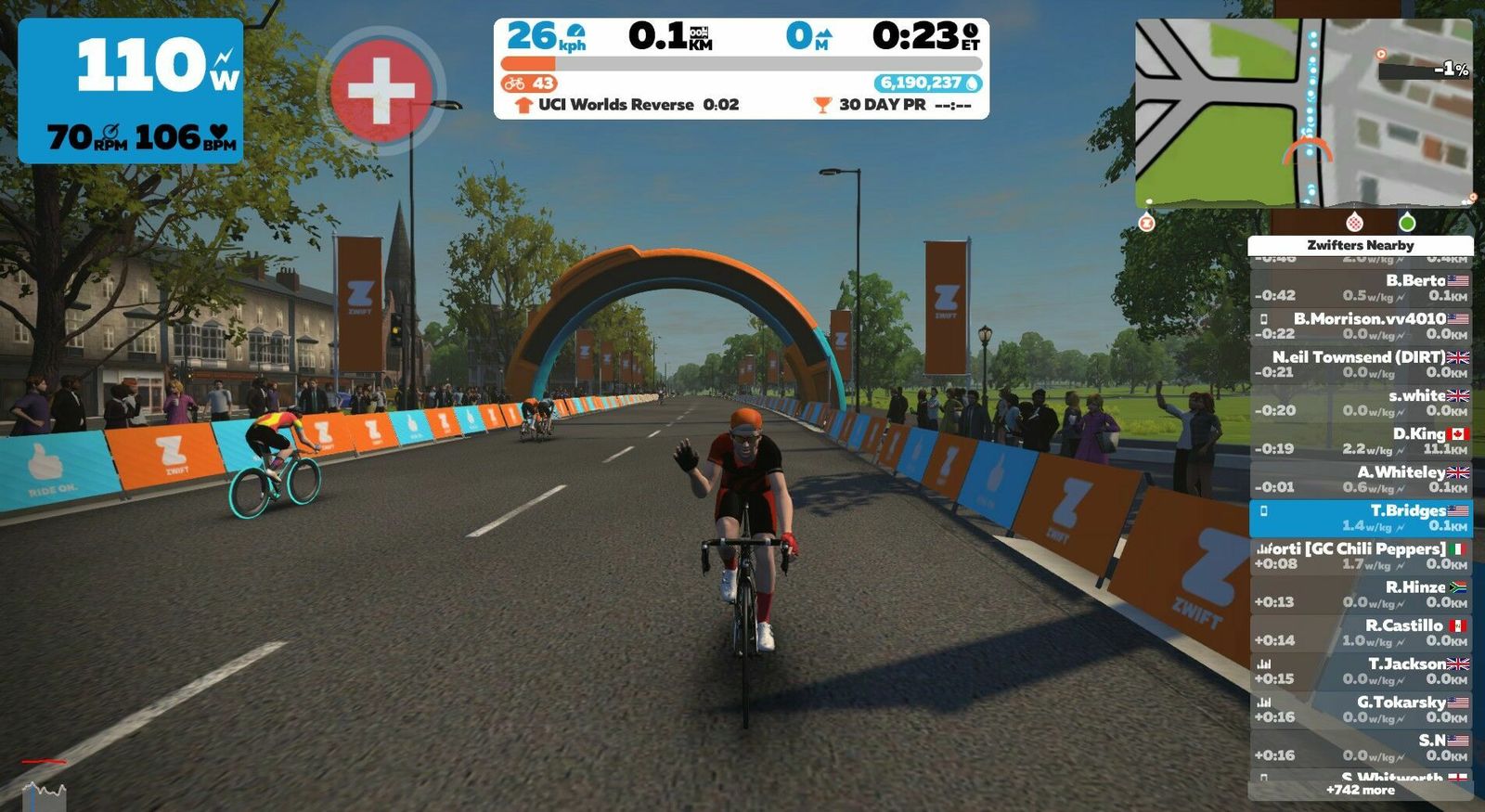Select G.Tokarsky rider row
This screenshot has width=1485, height=812.
1360,709
